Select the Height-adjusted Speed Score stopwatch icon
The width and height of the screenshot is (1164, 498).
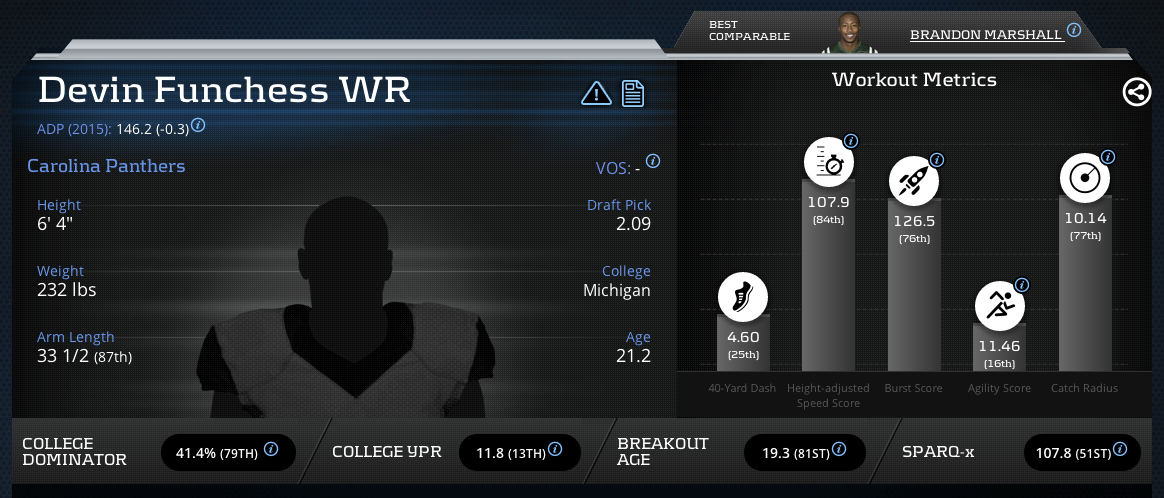coord(828,163)
